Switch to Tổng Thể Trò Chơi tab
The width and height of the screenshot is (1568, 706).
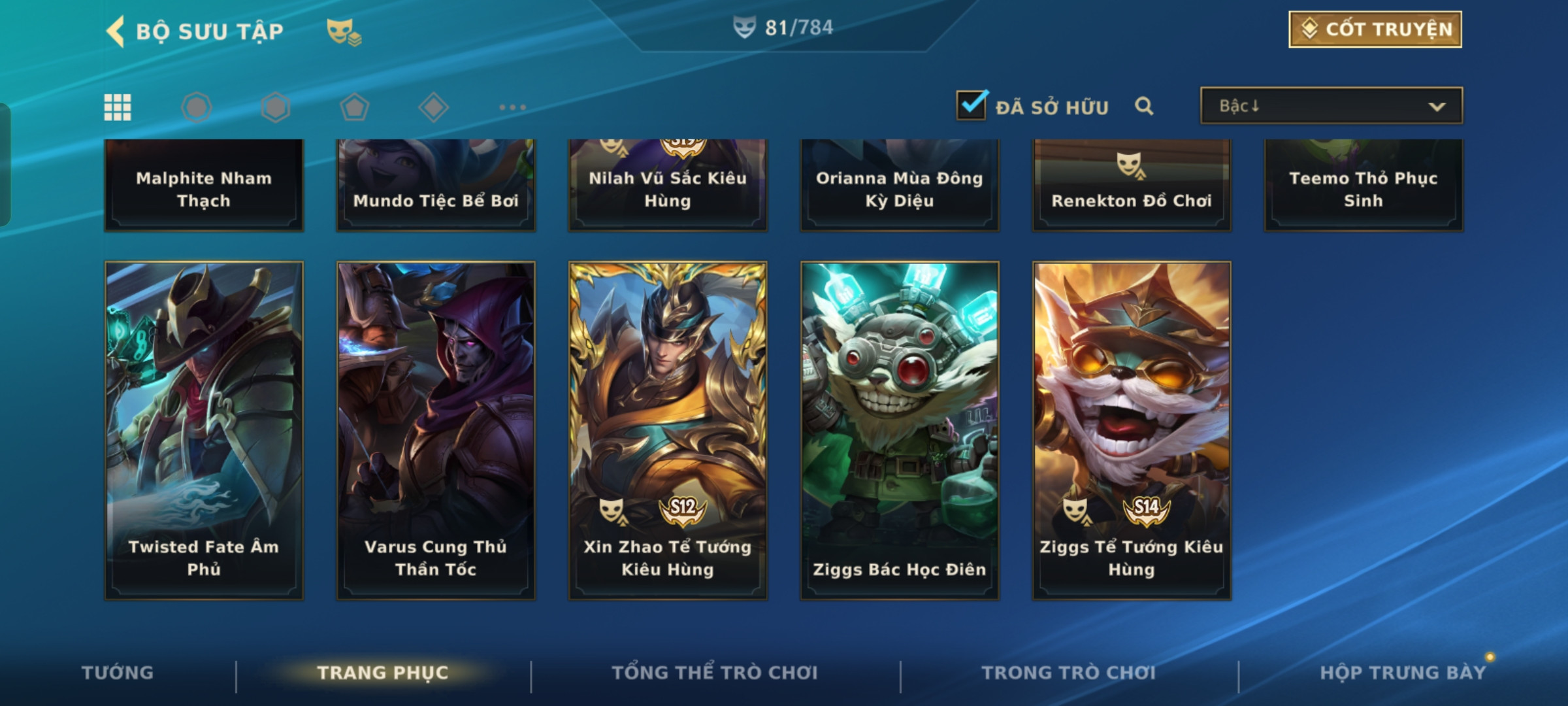coord(714,673)
